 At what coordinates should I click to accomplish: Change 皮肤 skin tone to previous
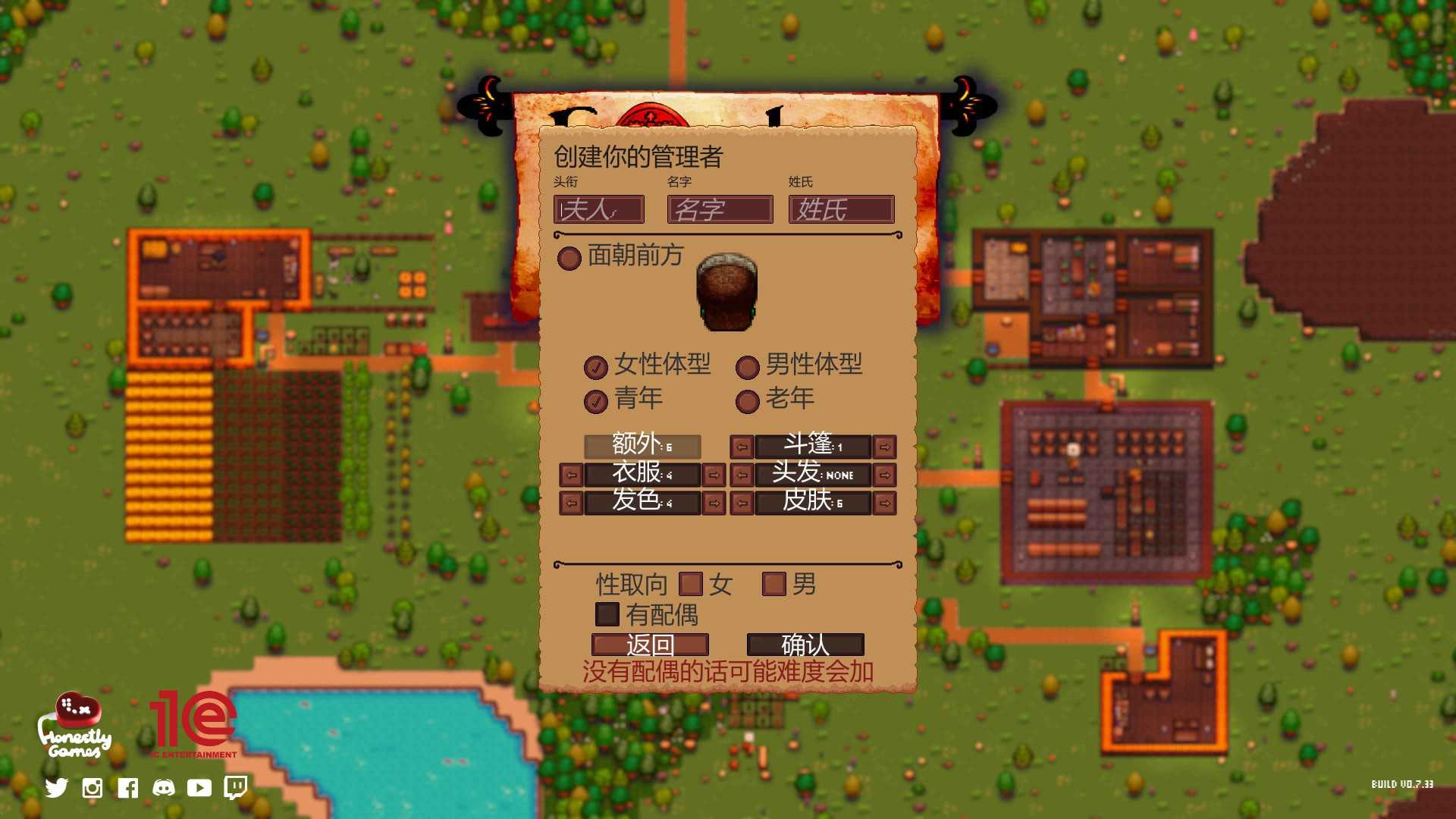(x=742, y=503)
